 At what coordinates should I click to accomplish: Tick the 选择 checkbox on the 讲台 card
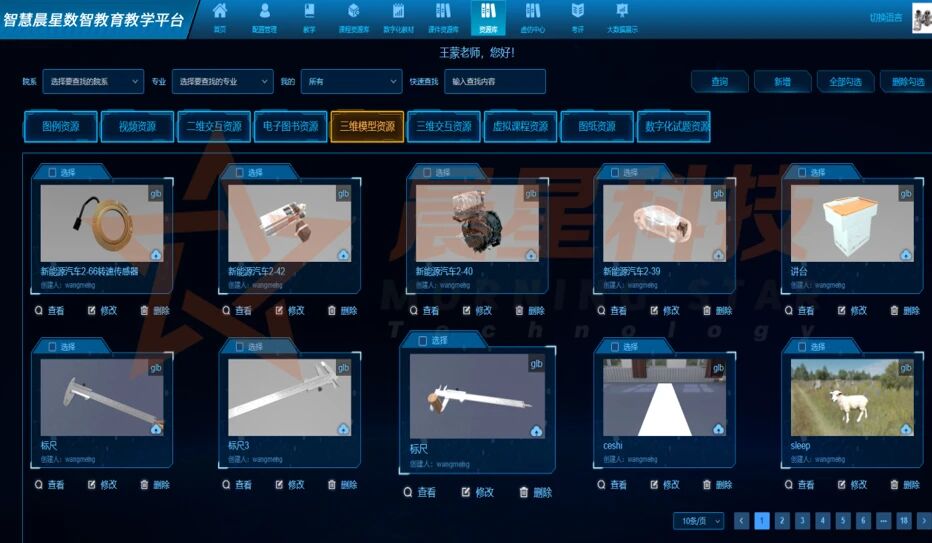802,172
